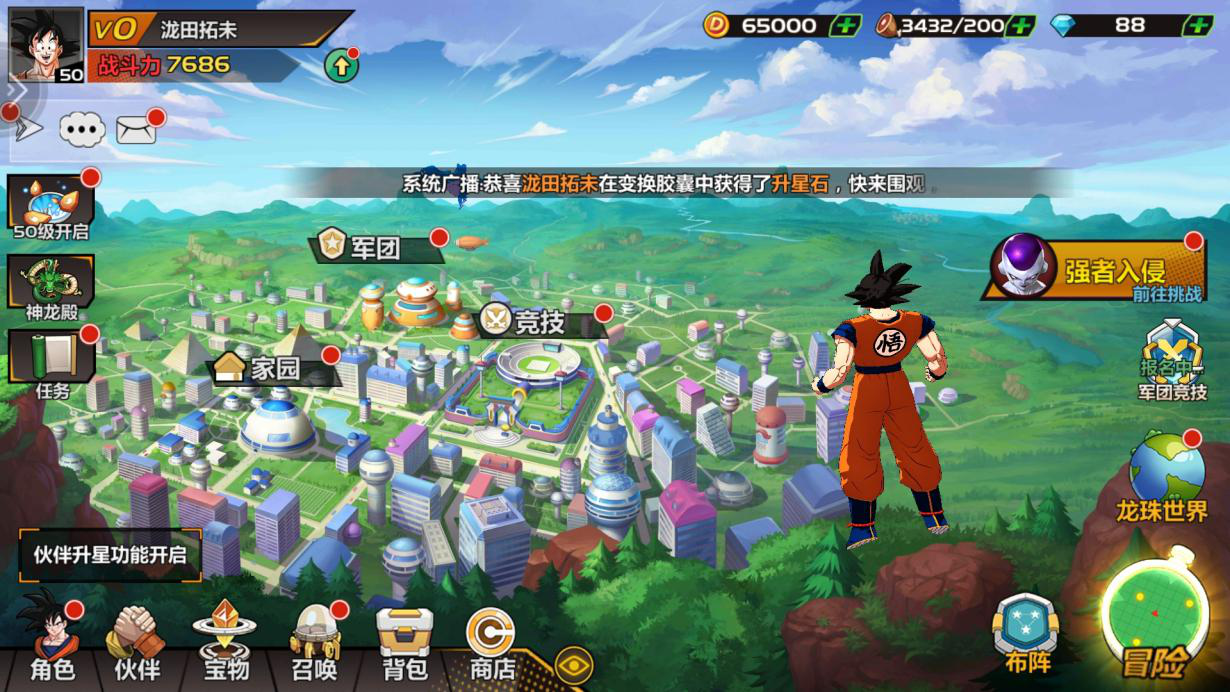This screenshot has height=692, width=1230.
Task: Open 军团竞技 legion arena signup
Action: pyautogui.click(x=1172, y=362)
